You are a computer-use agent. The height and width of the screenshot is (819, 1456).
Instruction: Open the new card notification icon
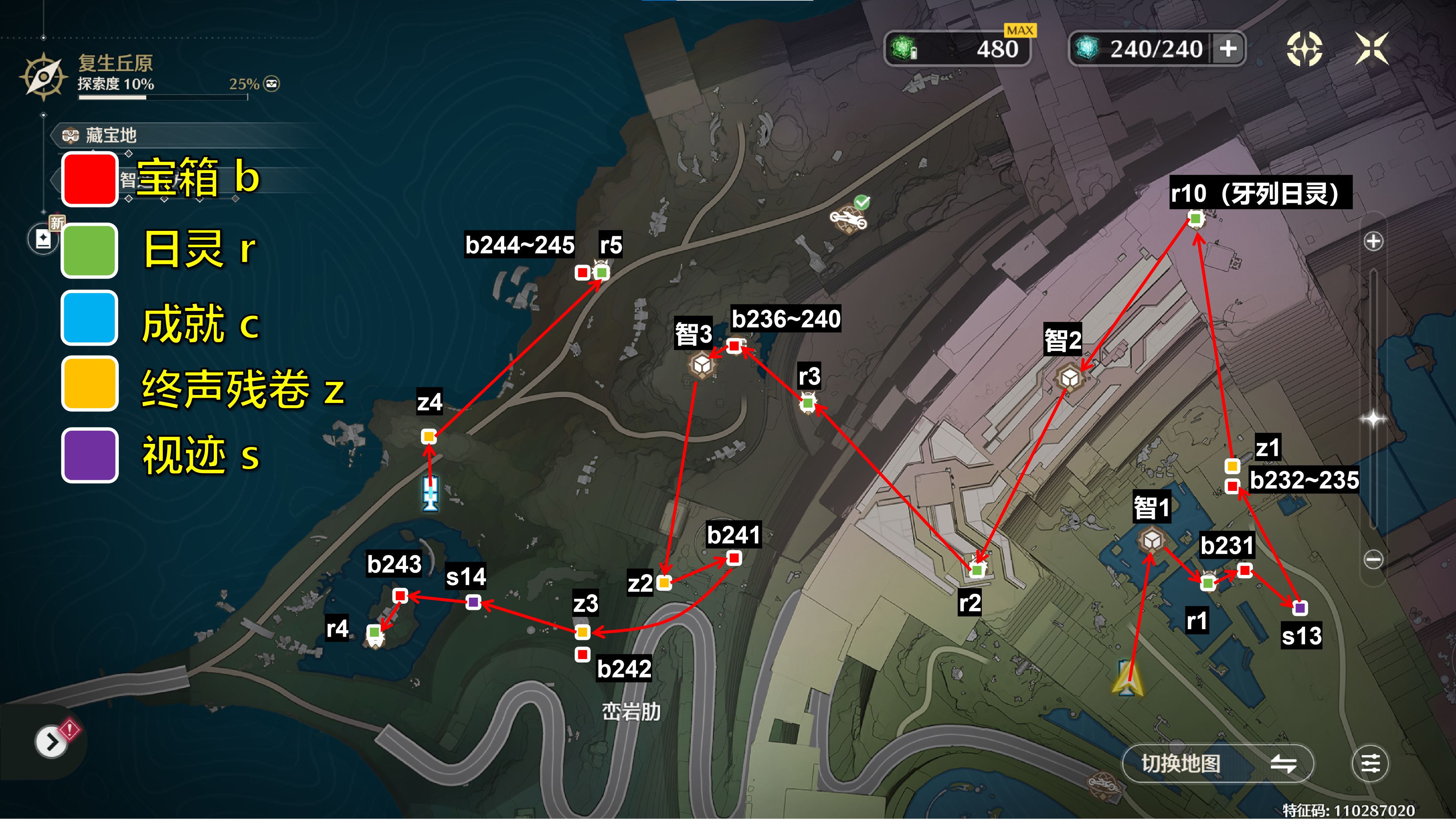pyautogui.click(x=43, y=239)
